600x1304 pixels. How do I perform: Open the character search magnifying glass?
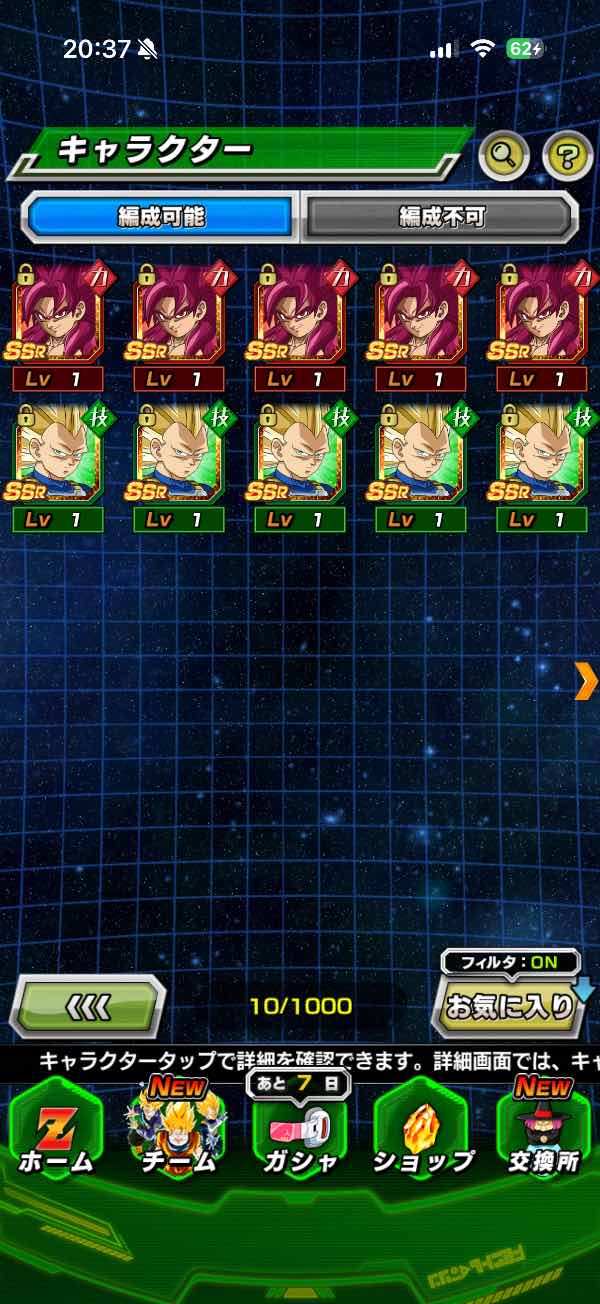click(504, 154)
